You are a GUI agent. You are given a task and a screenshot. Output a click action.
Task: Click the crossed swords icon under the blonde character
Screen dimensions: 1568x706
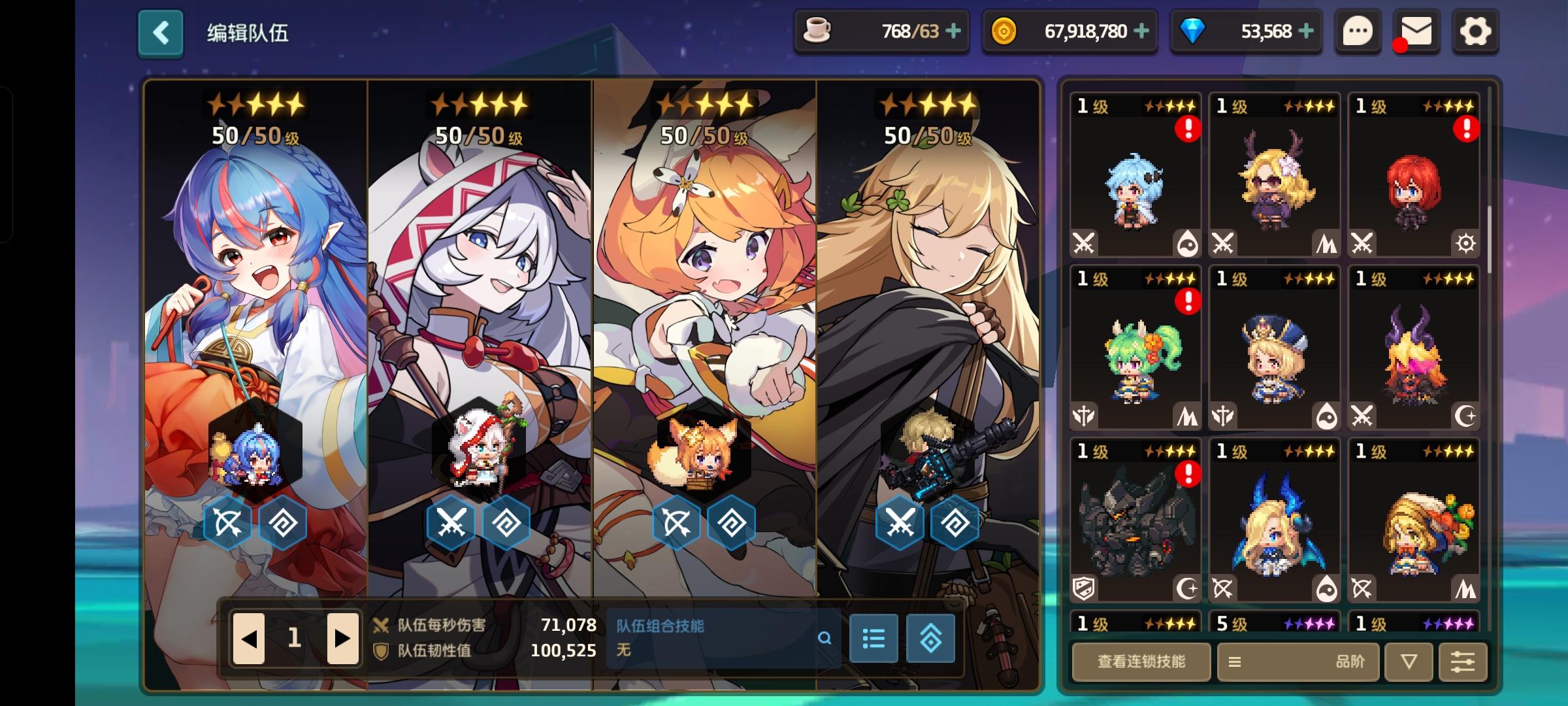(901, 521)
